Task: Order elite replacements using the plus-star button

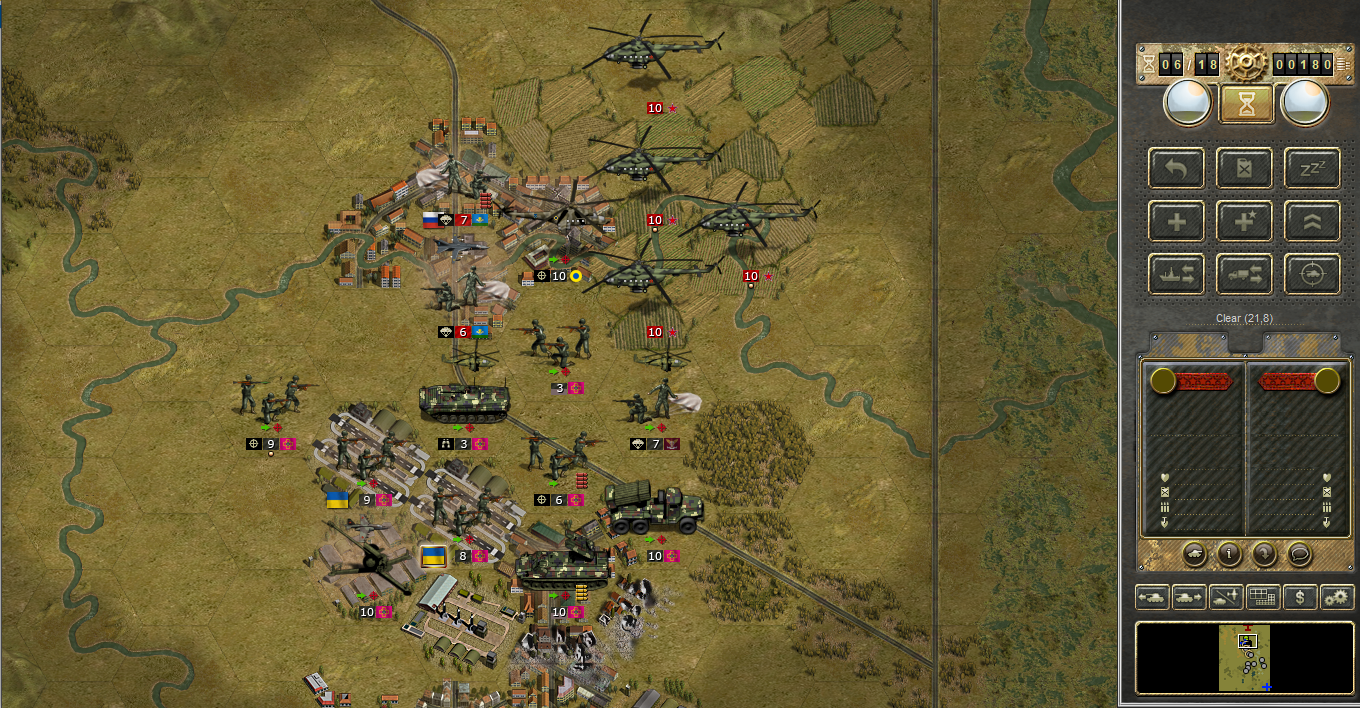Action: [1244, 220]
